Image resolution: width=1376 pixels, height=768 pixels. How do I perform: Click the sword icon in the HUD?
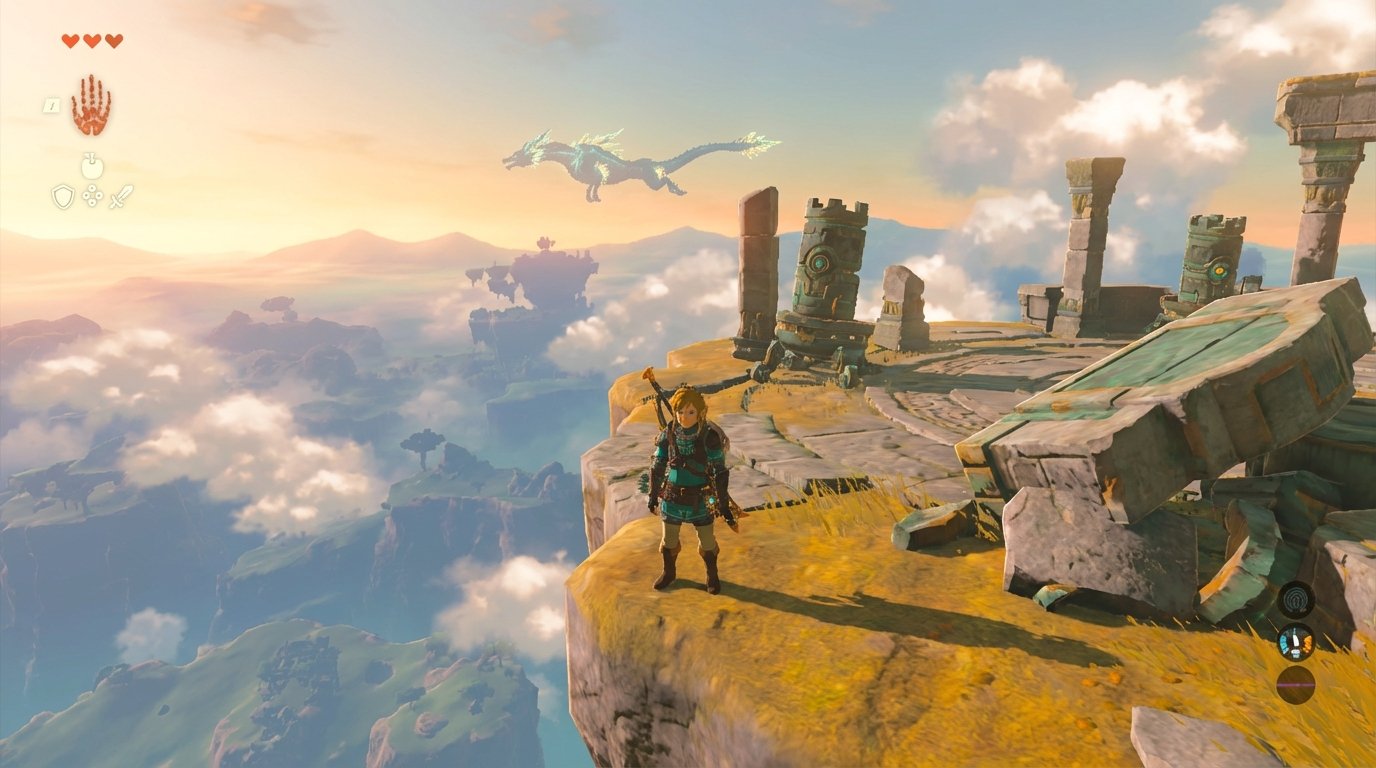tap(121, 195)
